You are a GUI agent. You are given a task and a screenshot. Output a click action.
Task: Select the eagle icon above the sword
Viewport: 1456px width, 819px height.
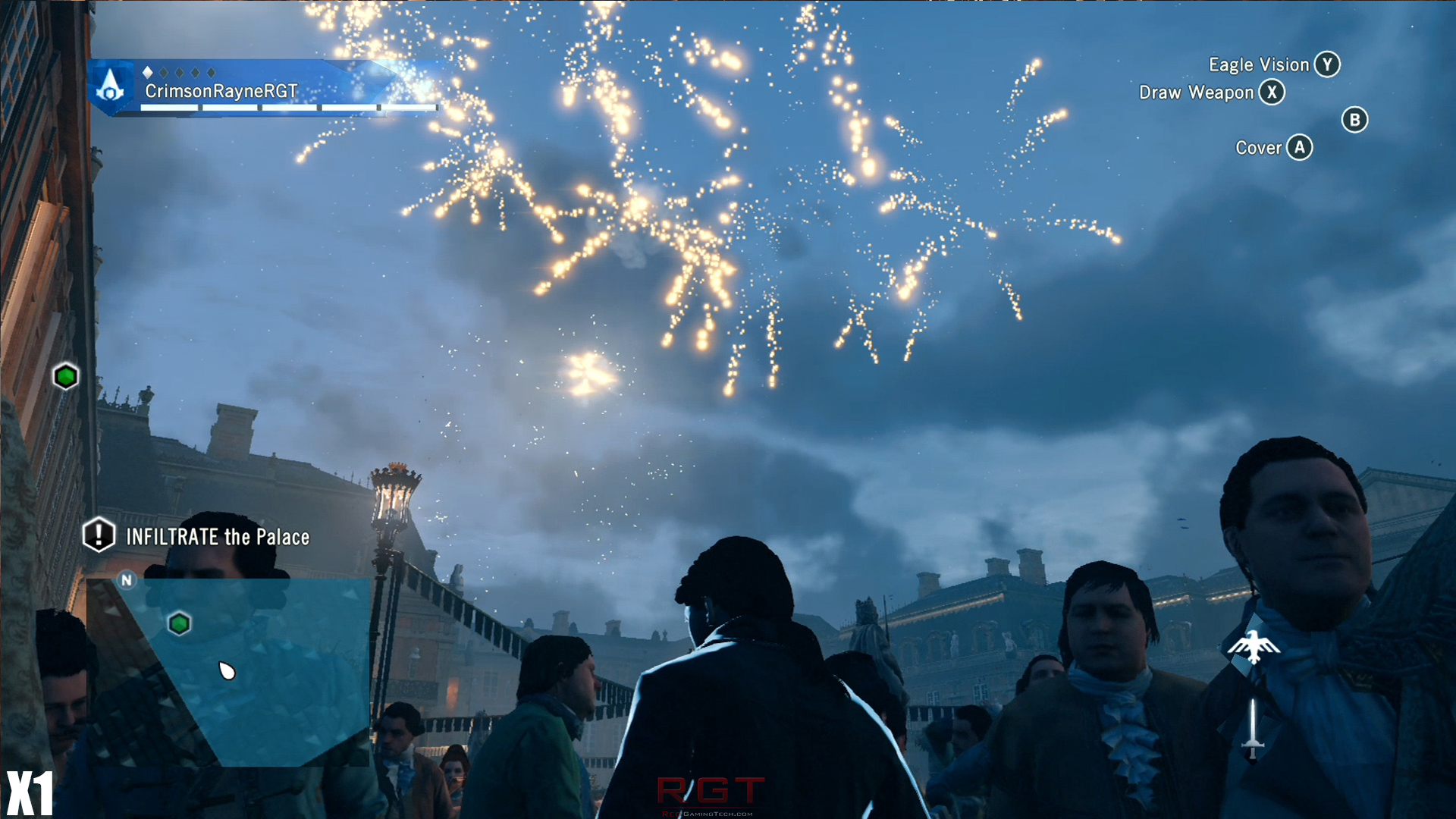pos(1253,647)
